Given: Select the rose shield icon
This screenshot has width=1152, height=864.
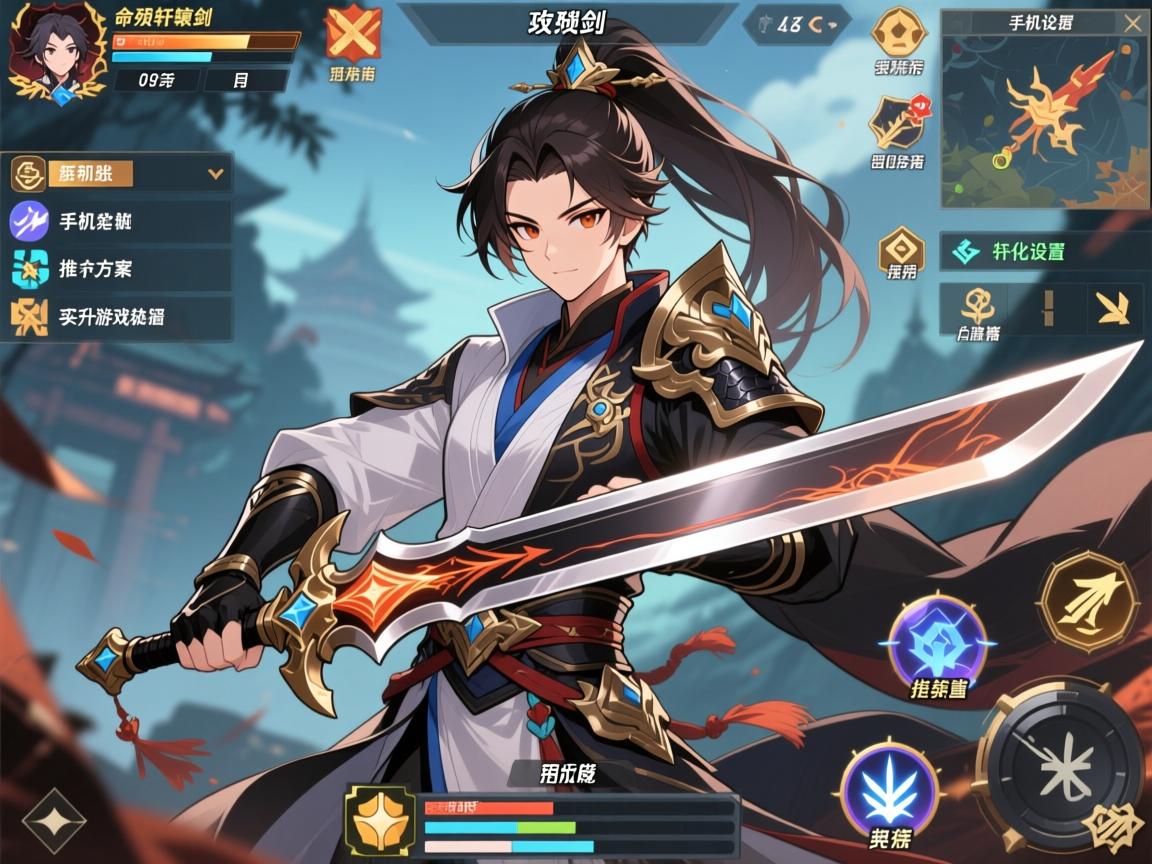Looking at the screenshot, I should [897, 121].
